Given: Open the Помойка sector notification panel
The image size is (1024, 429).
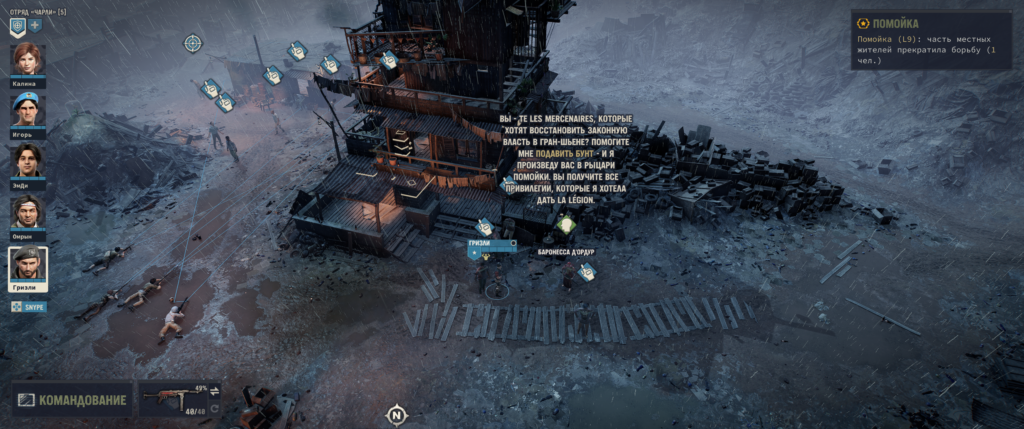Looking at the screenshot, I should coord(933,40).
